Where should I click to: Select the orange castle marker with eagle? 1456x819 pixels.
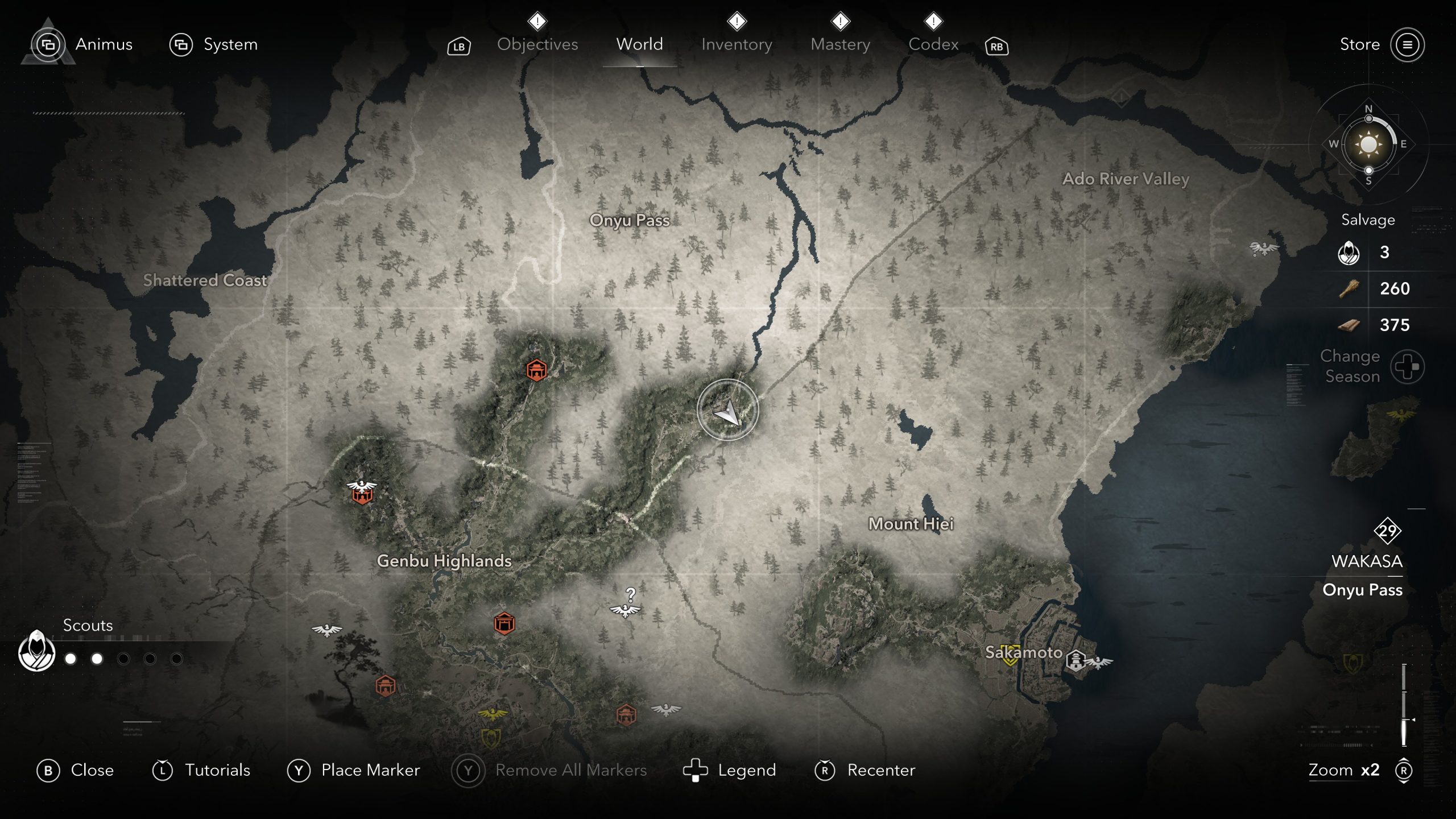(362, 493)
